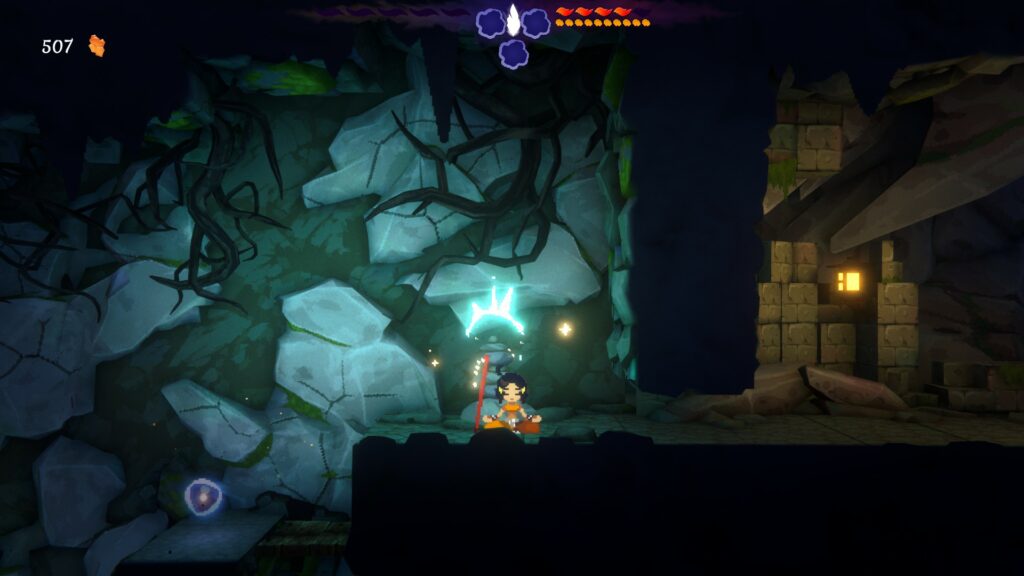
Task: Click the orange ore currency icon
Action: tap(97, 45)
